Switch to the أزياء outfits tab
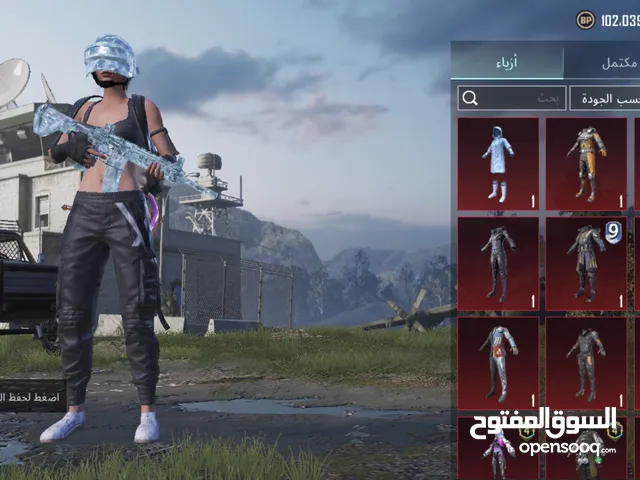The width and height of the screenshot is (640, 480). (506, 62)
